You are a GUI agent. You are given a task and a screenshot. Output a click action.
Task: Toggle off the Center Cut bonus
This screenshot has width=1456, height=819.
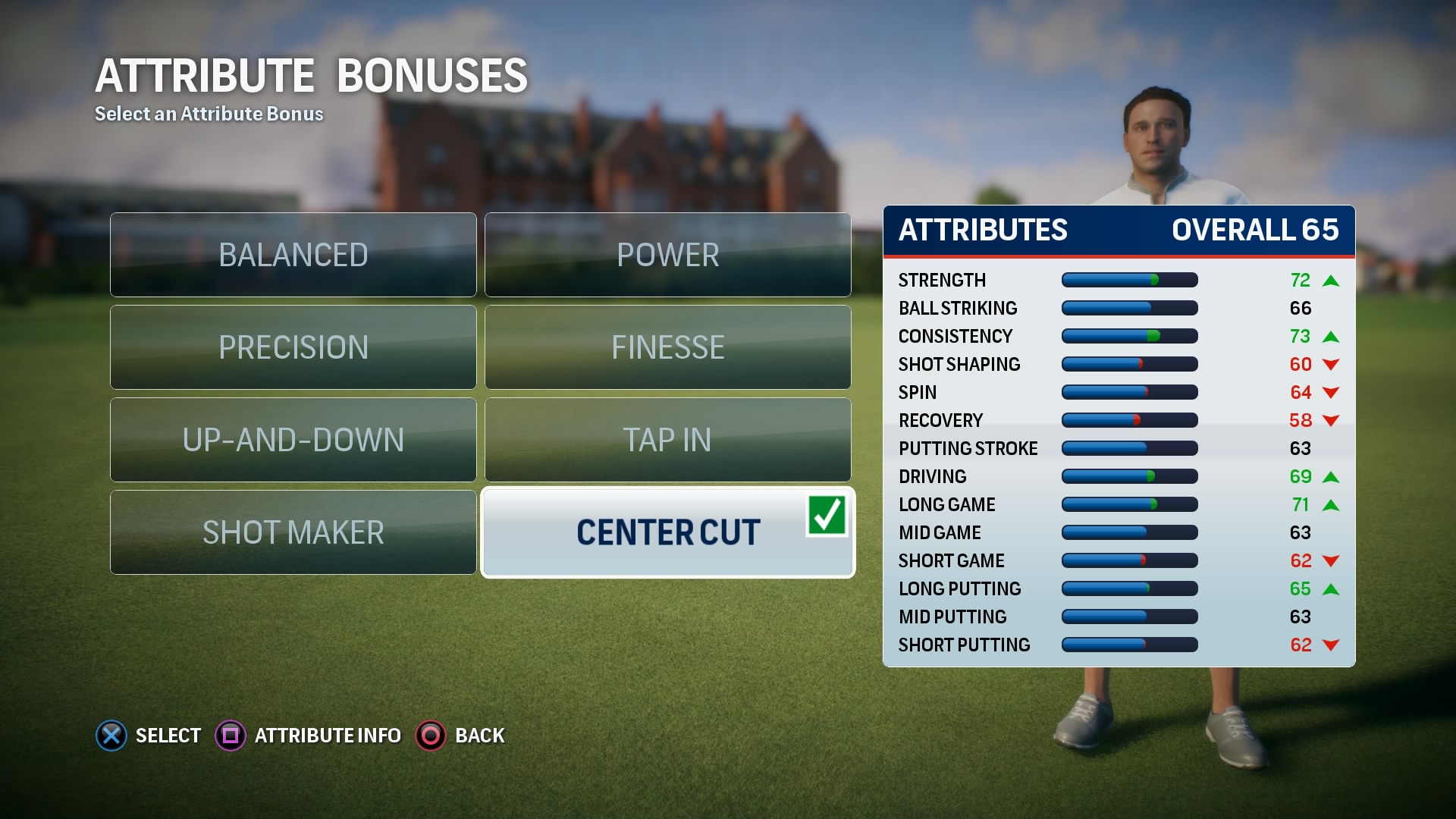[x=667, y=531]
